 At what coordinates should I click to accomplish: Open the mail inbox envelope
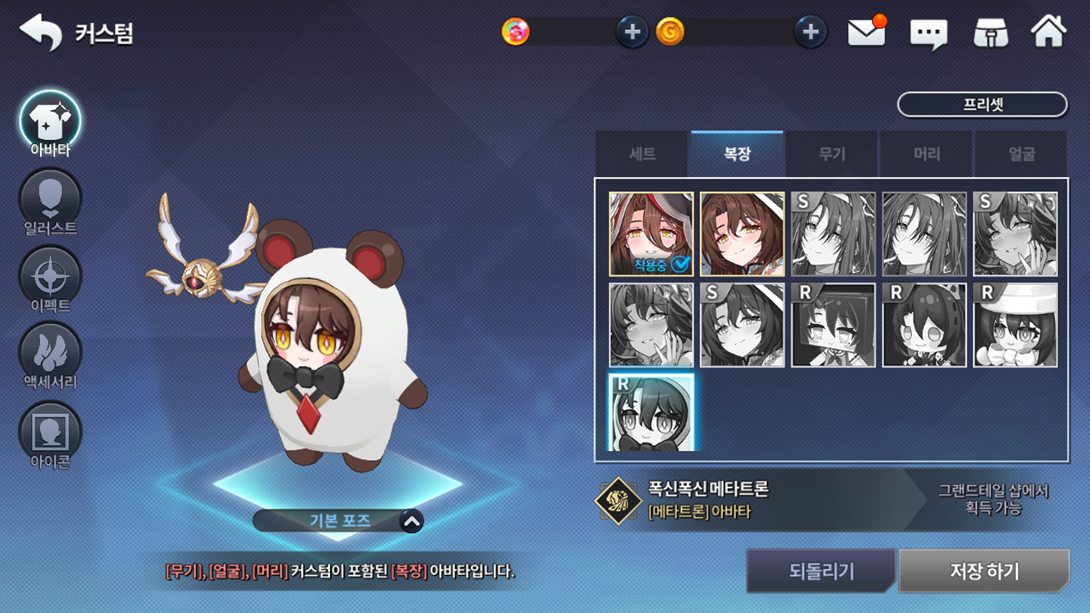point(866,33)
